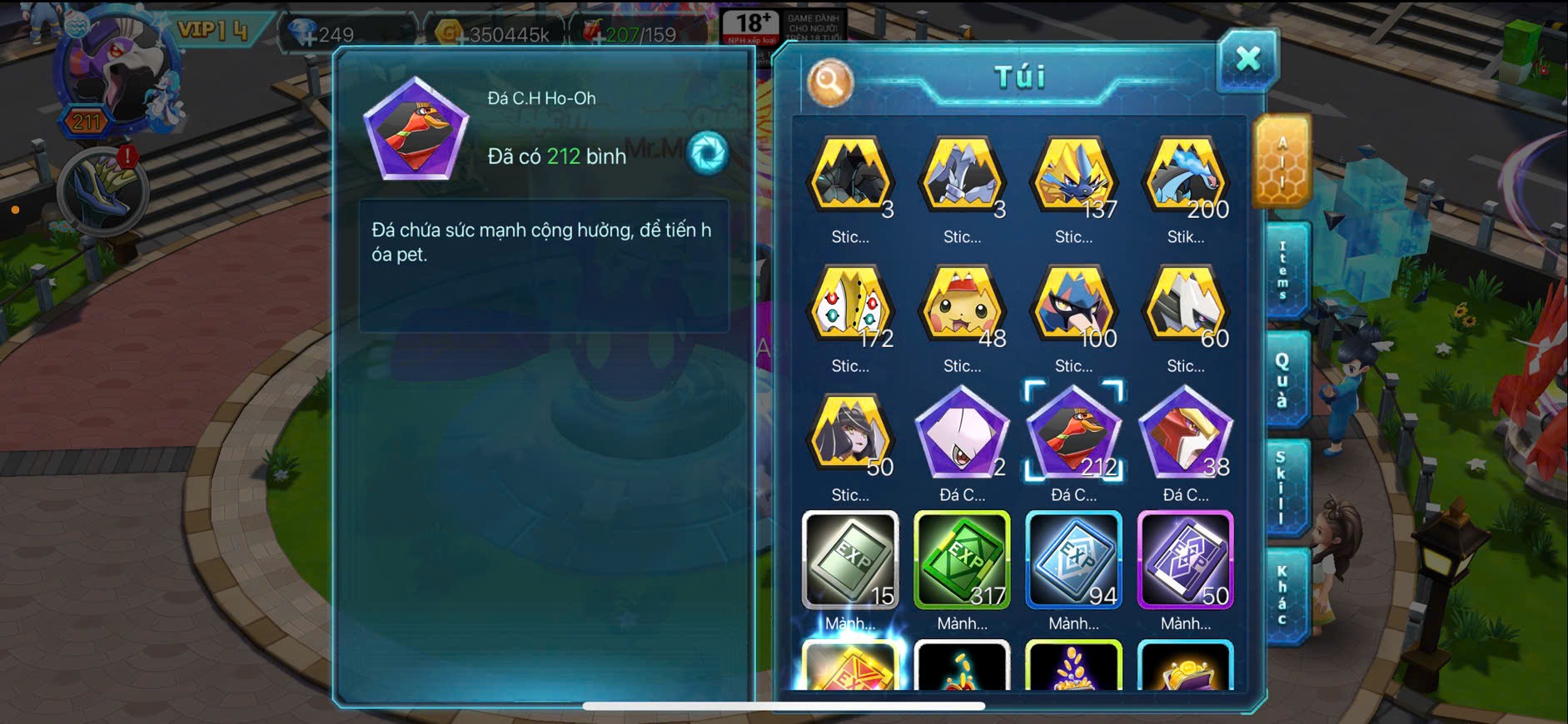Click the round blue swirl button
1568x724 pixels.
pos(708,153)
